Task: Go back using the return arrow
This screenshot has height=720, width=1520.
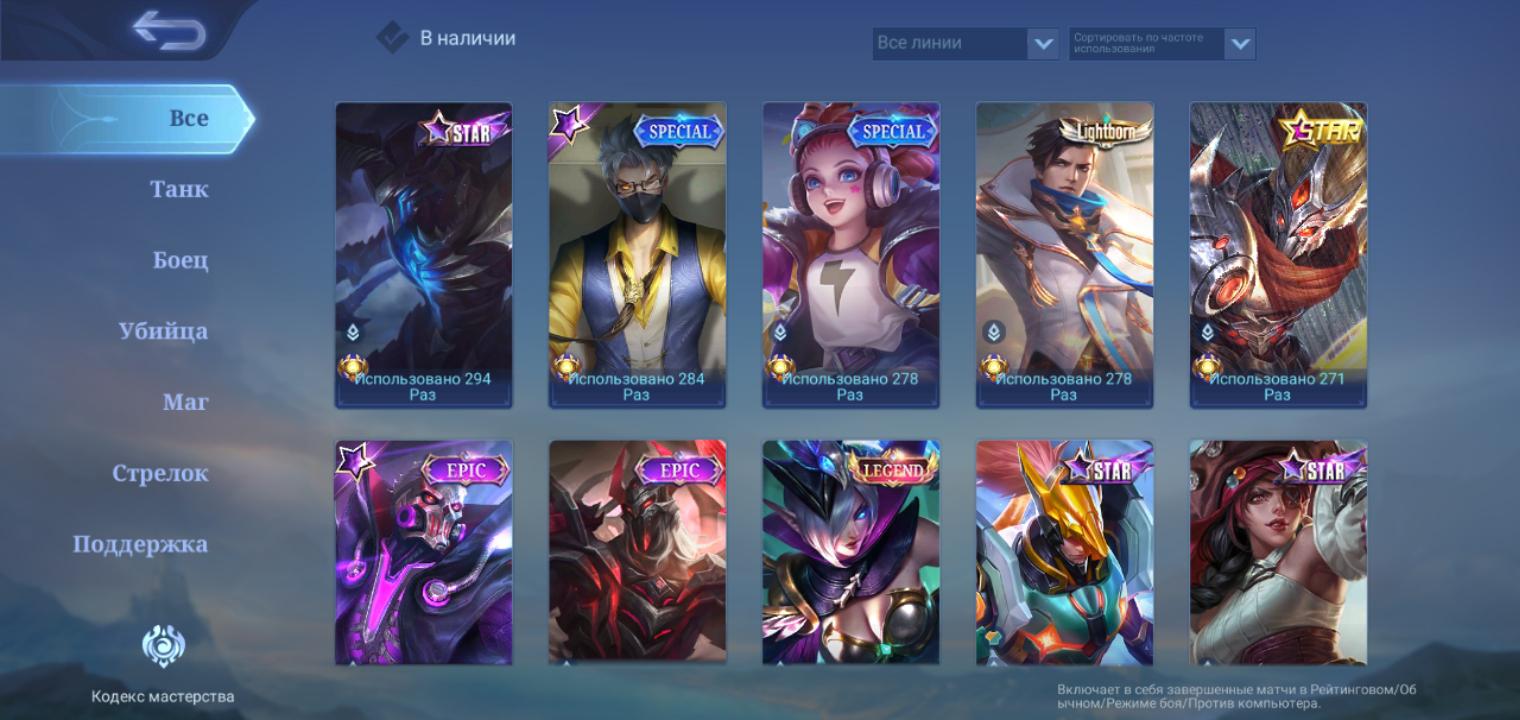Action: point(168,30)
